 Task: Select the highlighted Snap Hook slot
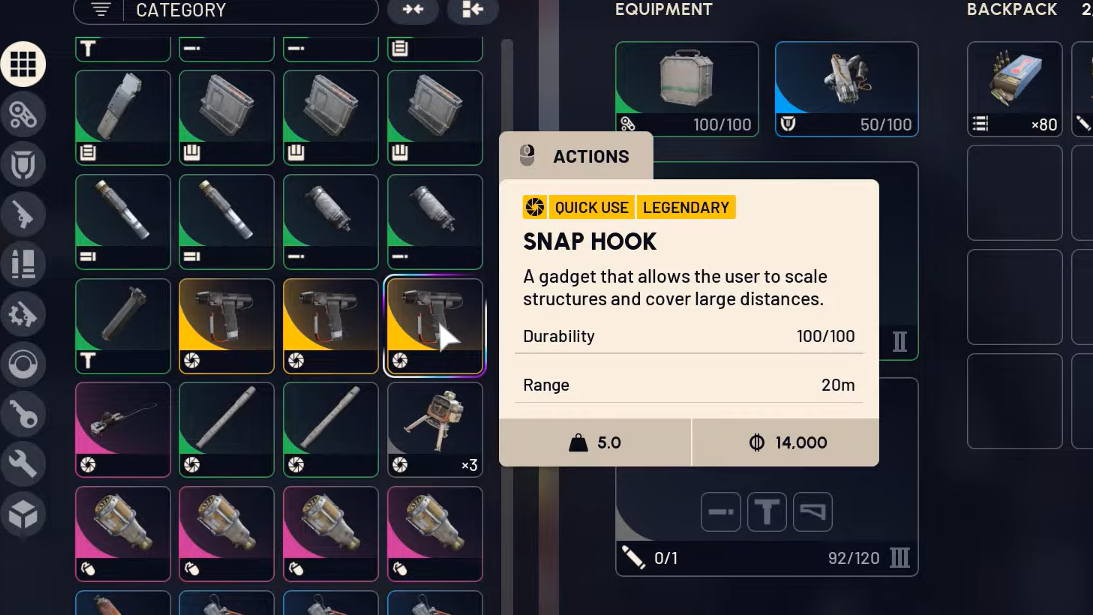click(435, 326)
